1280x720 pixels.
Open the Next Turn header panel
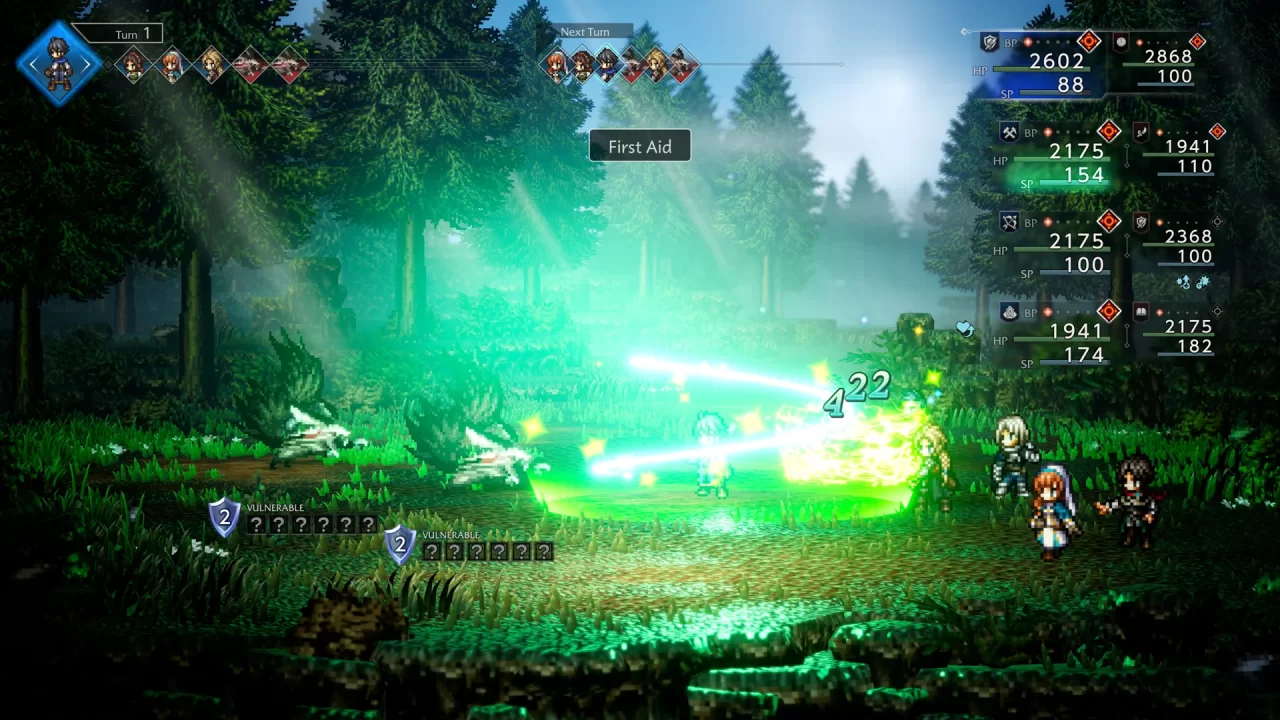[x=583, y=31]
